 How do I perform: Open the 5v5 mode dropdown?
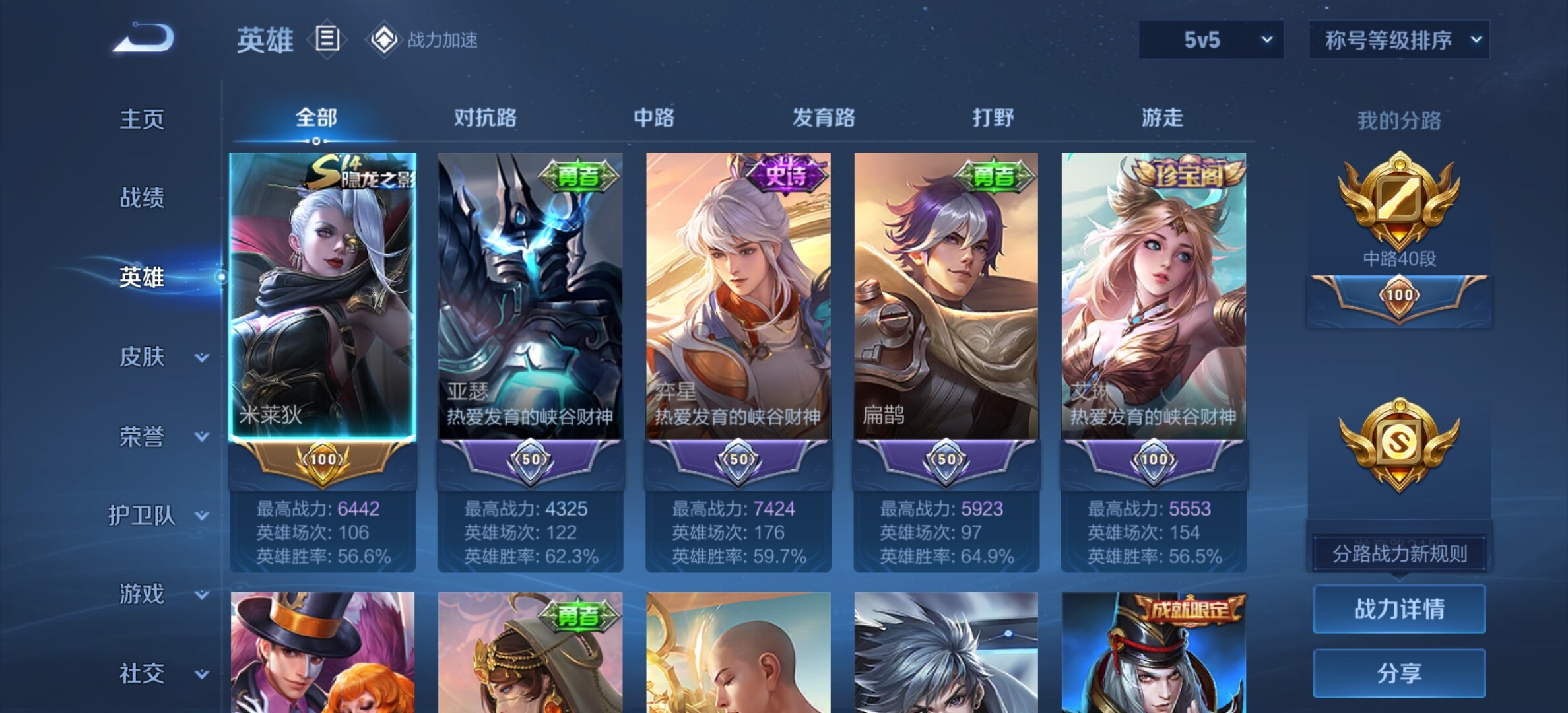(1211, 40)
